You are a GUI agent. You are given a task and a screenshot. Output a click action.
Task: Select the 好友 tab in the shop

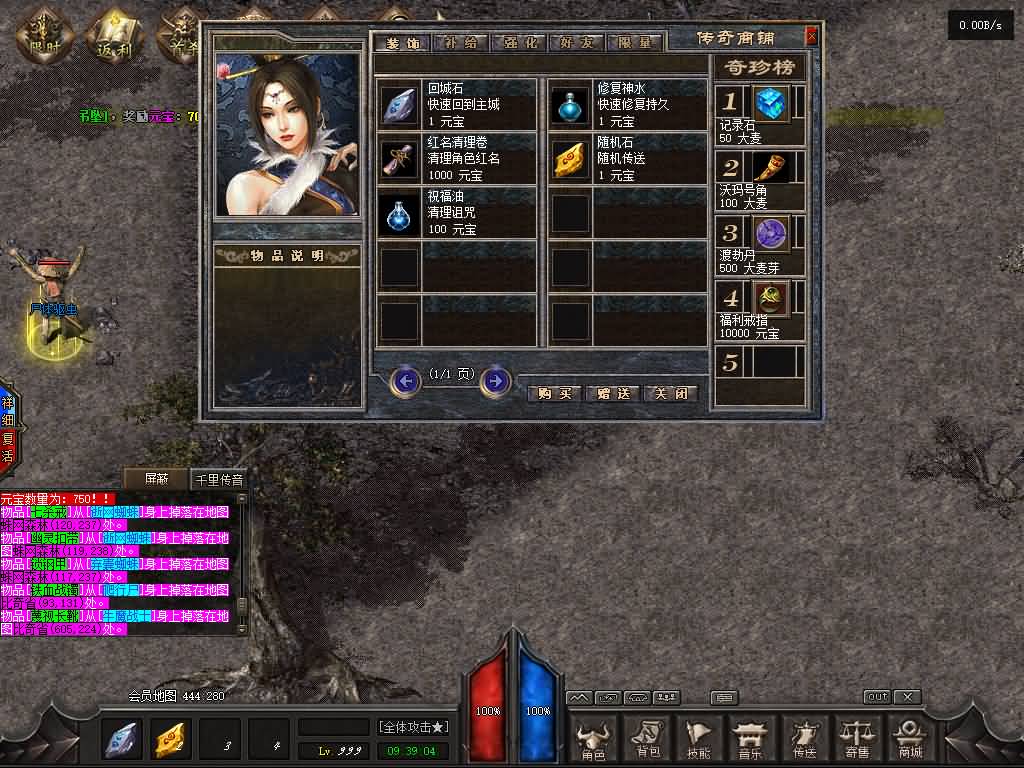coord(578,43)
